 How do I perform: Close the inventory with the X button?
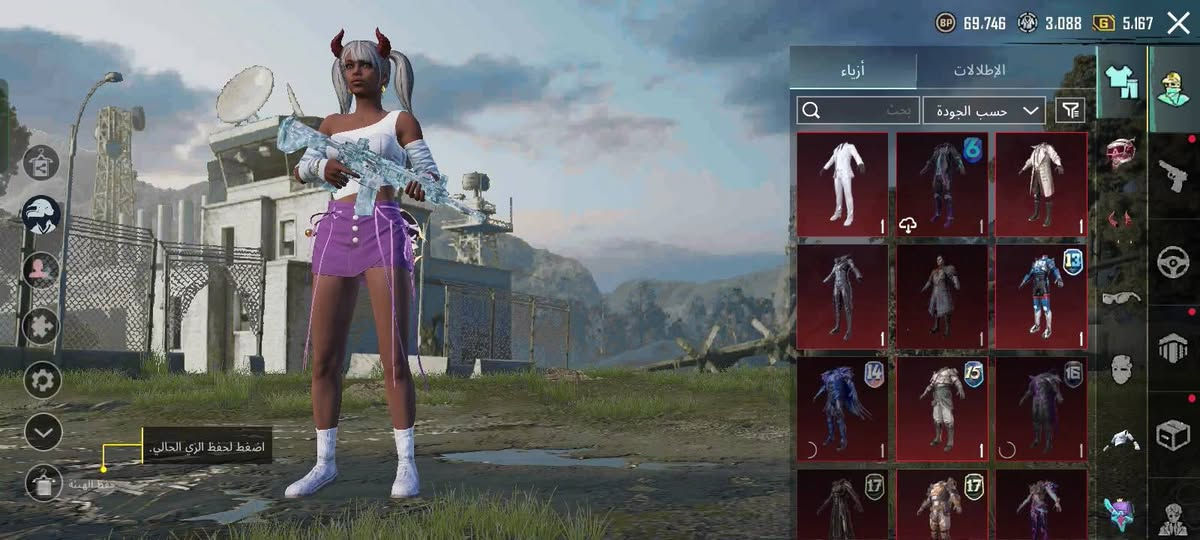coord(1178,23)
